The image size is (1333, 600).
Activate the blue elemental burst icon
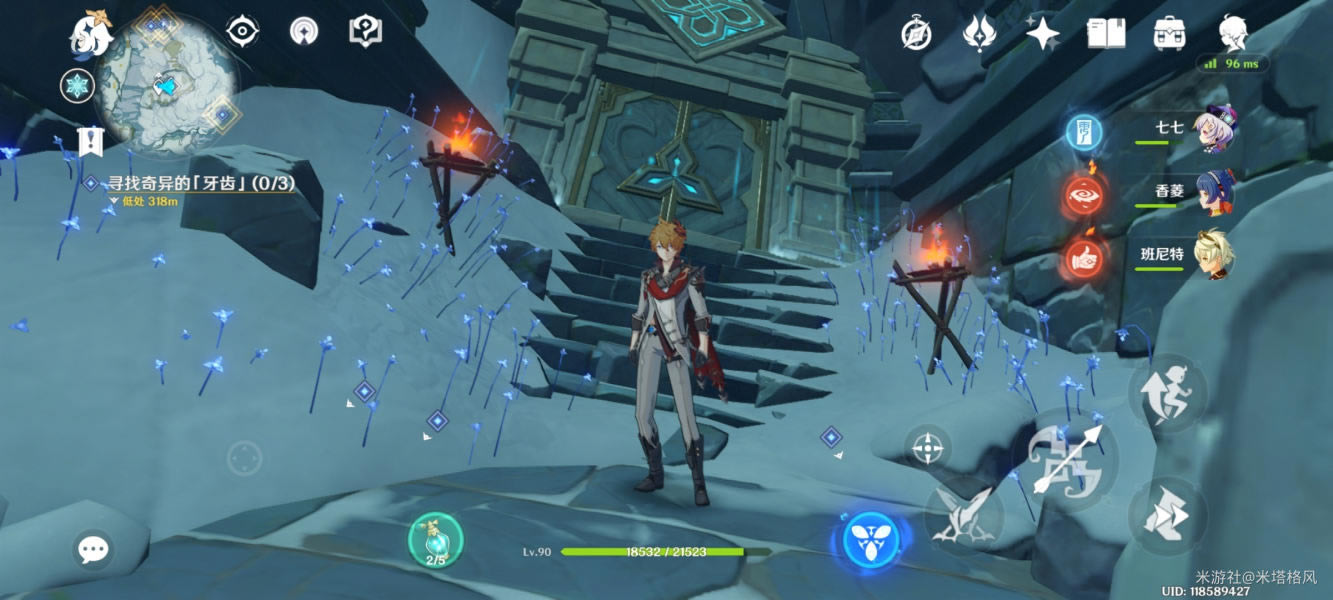[871, 541]
